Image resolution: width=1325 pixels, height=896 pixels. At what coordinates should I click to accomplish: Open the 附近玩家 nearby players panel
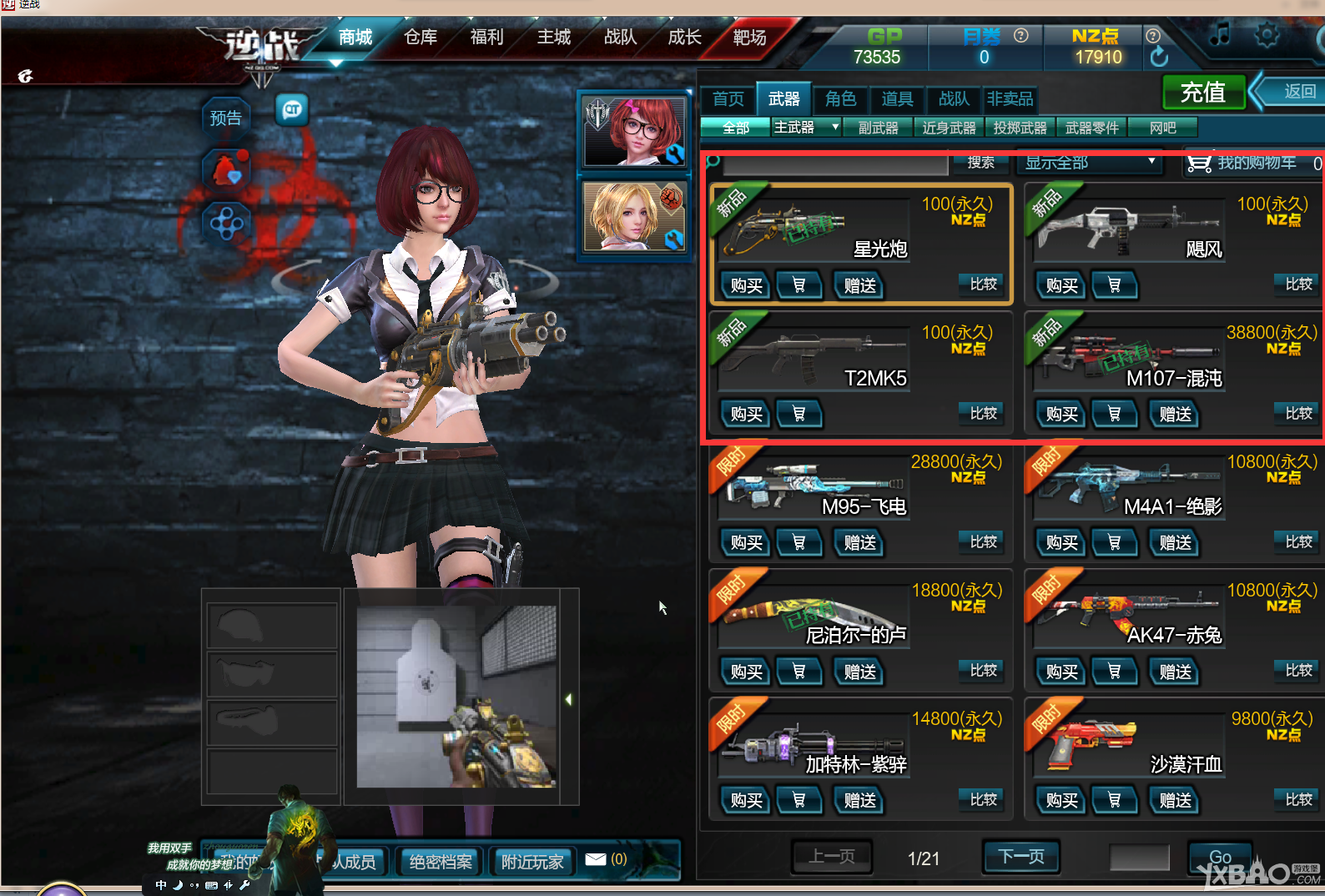tap(532, 862)
